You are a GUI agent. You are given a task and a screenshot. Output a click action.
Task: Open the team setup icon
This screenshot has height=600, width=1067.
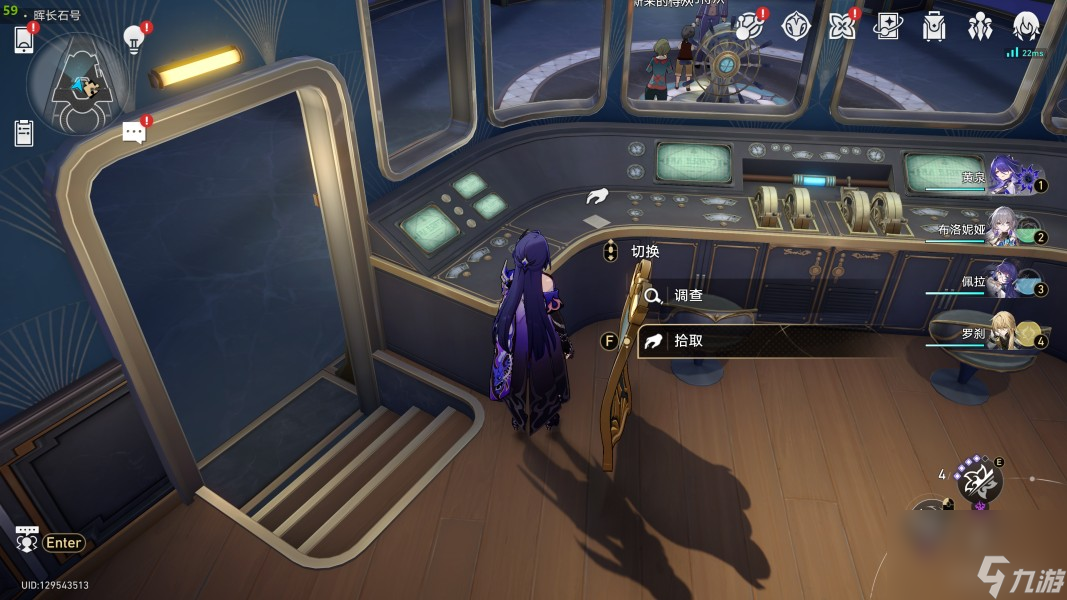[x=980, y=26]
